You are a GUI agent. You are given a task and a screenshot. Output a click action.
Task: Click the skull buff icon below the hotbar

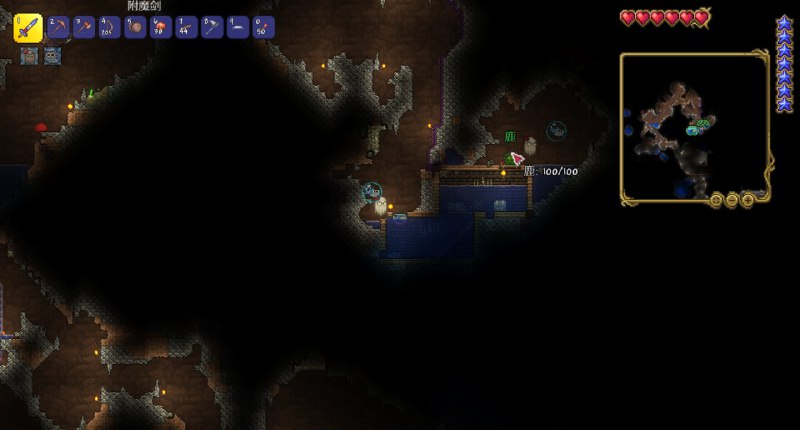click(53, 56)
